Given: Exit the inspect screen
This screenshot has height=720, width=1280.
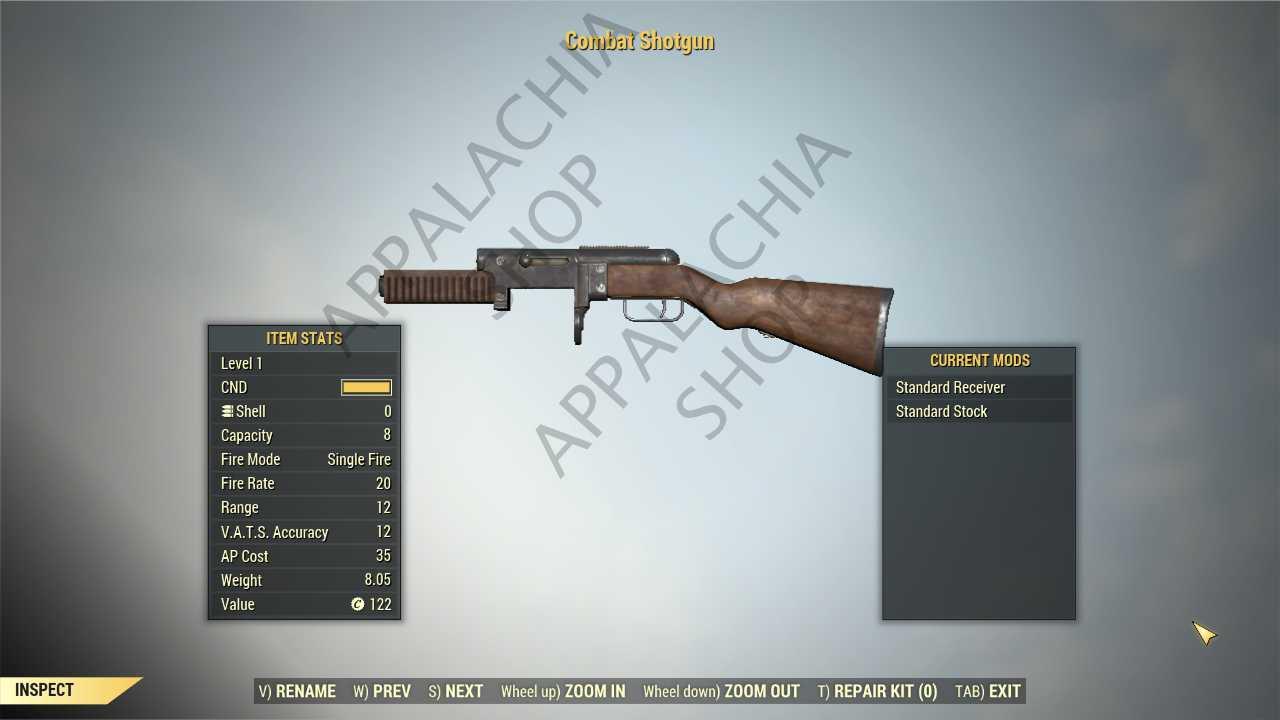Looking at the screenshot, I should [x=988, y=691].
